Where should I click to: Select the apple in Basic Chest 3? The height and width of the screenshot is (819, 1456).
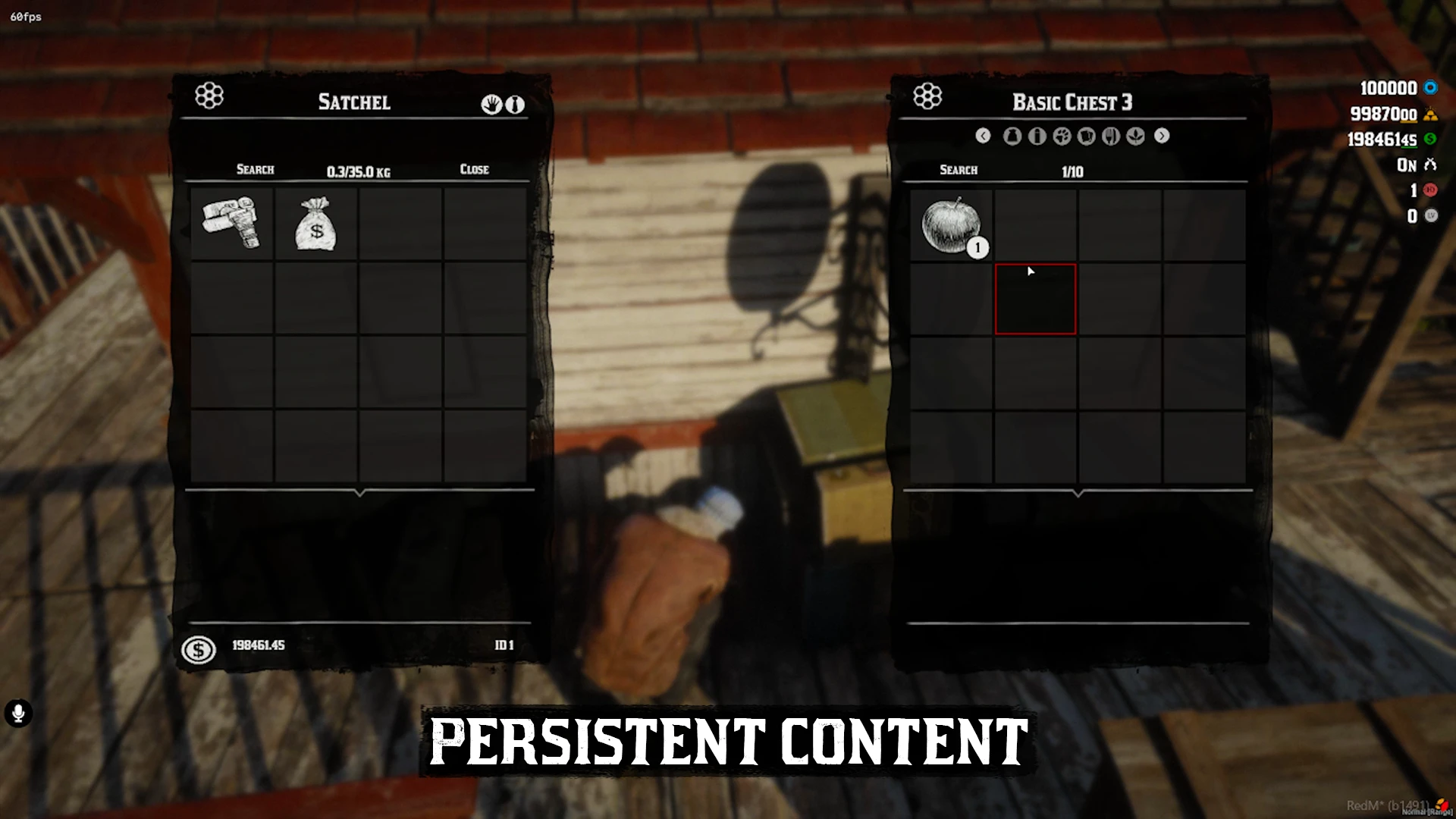[950, 225]
